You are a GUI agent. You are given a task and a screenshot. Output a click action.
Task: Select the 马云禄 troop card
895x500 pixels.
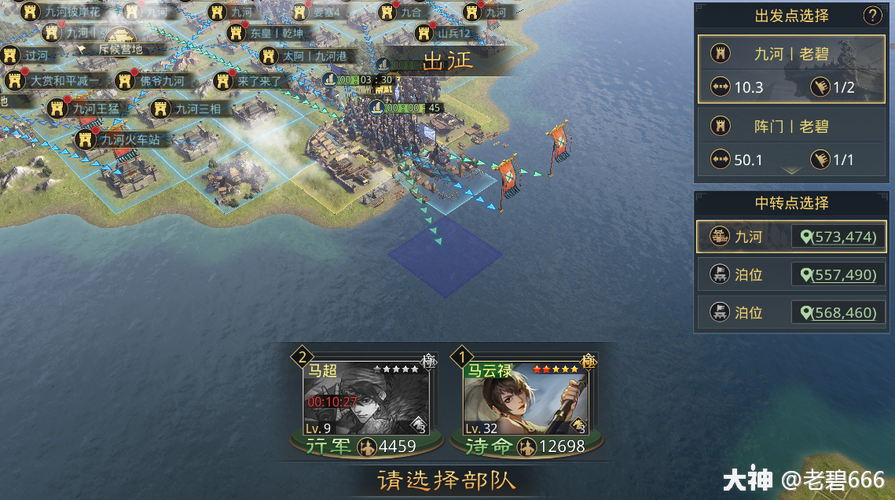click(x=526, y=401)
